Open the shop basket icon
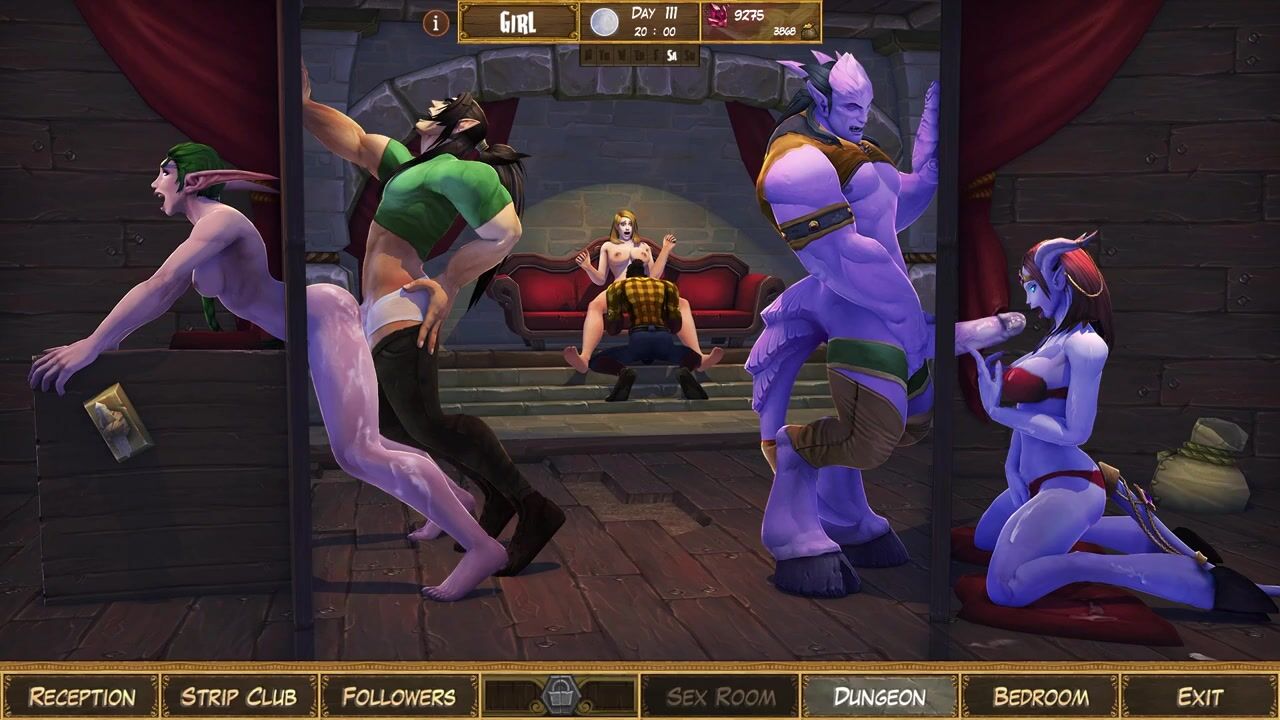 click(x=559, y=695)
